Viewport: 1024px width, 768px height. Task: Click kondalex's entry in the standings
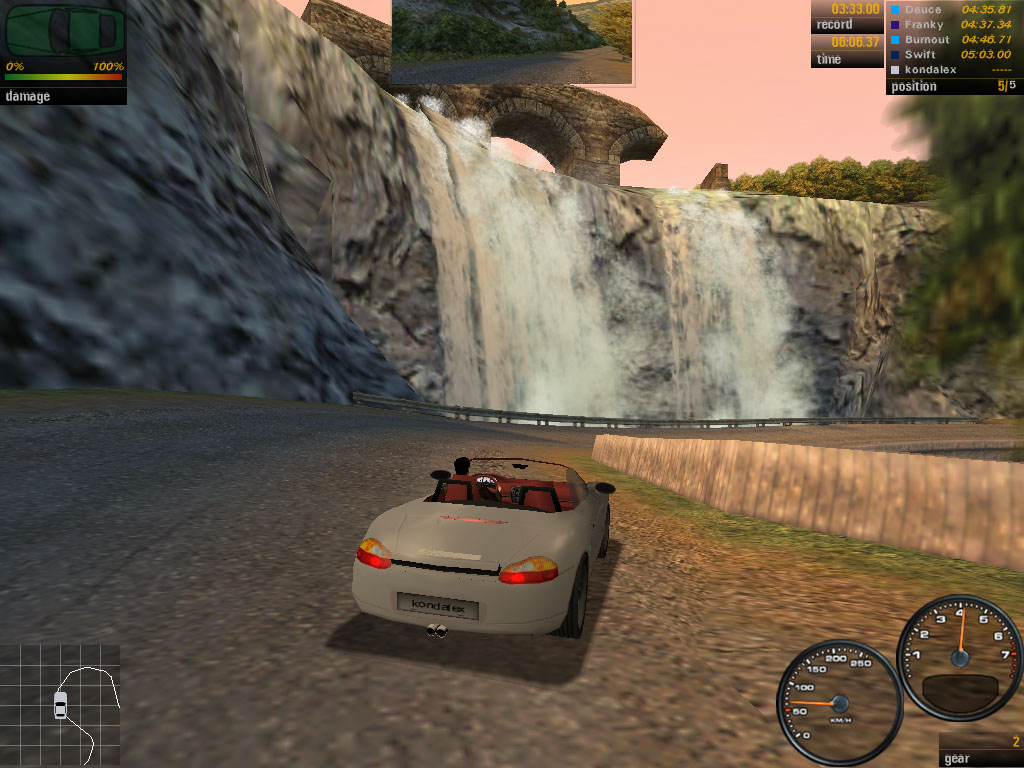click(x=953, y=70)
